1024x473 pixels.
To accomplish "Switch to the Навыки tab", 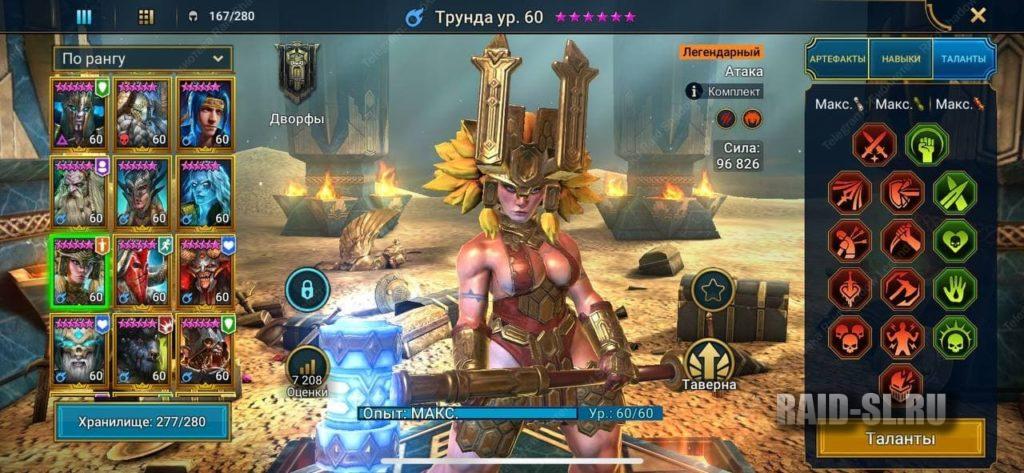I will [x=900, y=59].
